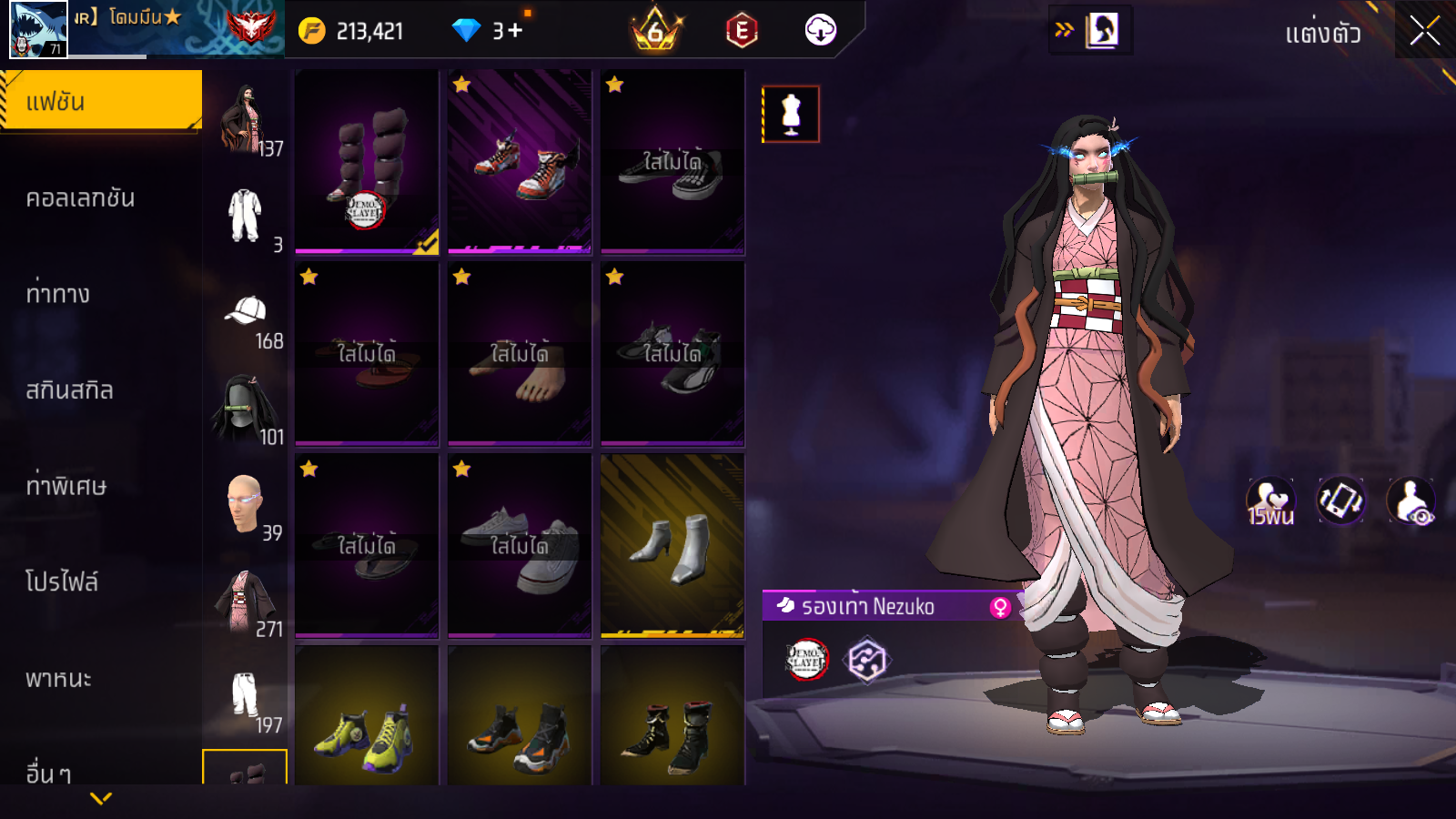Select the Nezuko purple leg wraps shoes
Image resolution: width=1456 pixels, height=819 pixels.
tap(367, 162)
